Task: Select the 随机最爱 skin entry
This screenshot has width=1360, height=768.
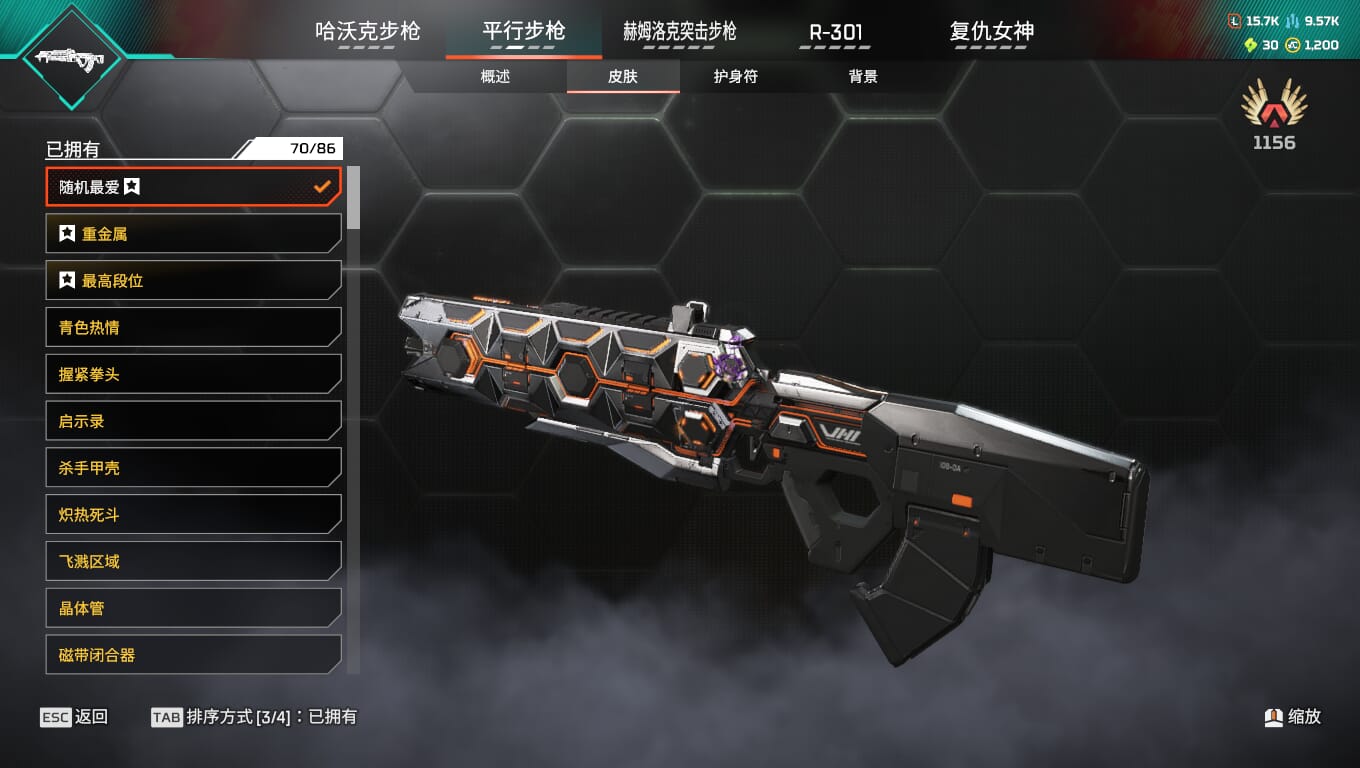Action: tap(193, 187)
